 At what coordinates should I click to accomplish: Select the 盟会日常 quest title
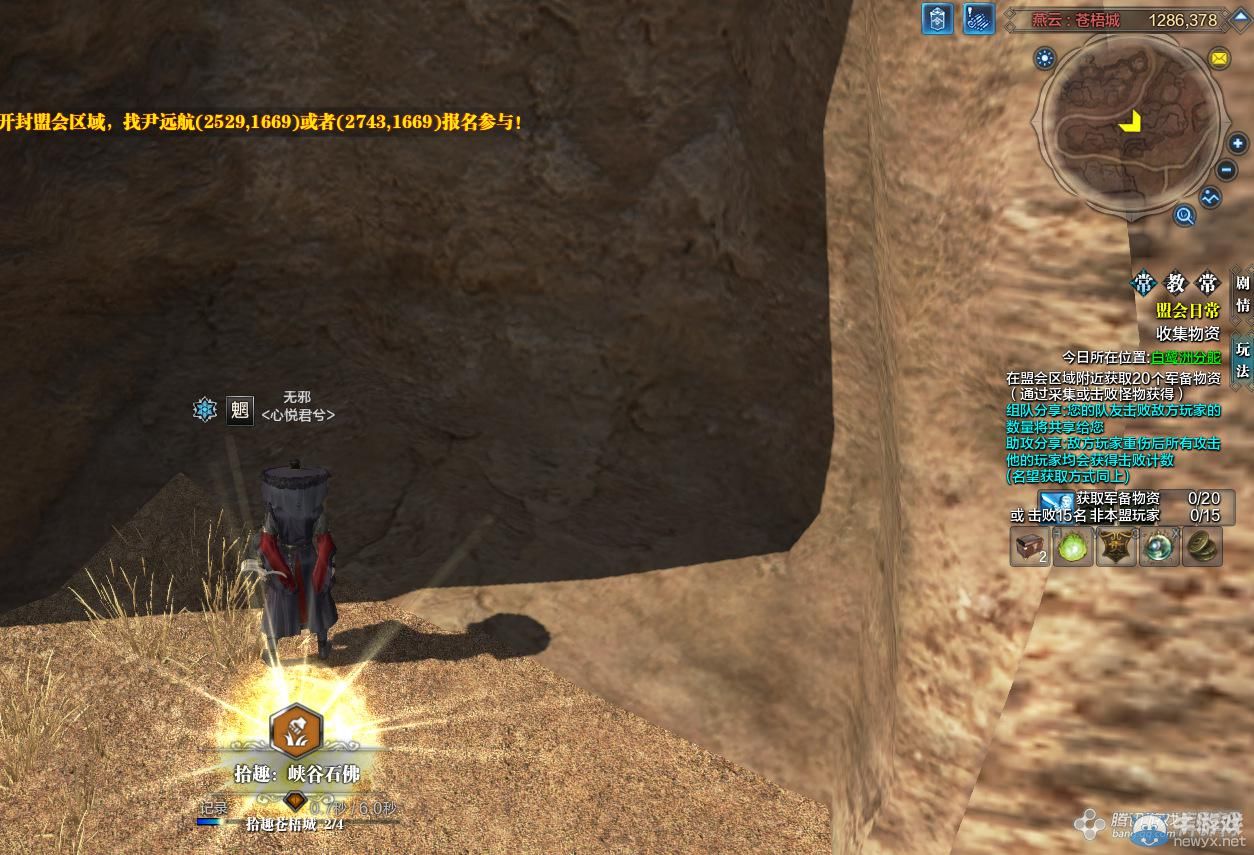pyautogui.click(x=1188, y=311)
